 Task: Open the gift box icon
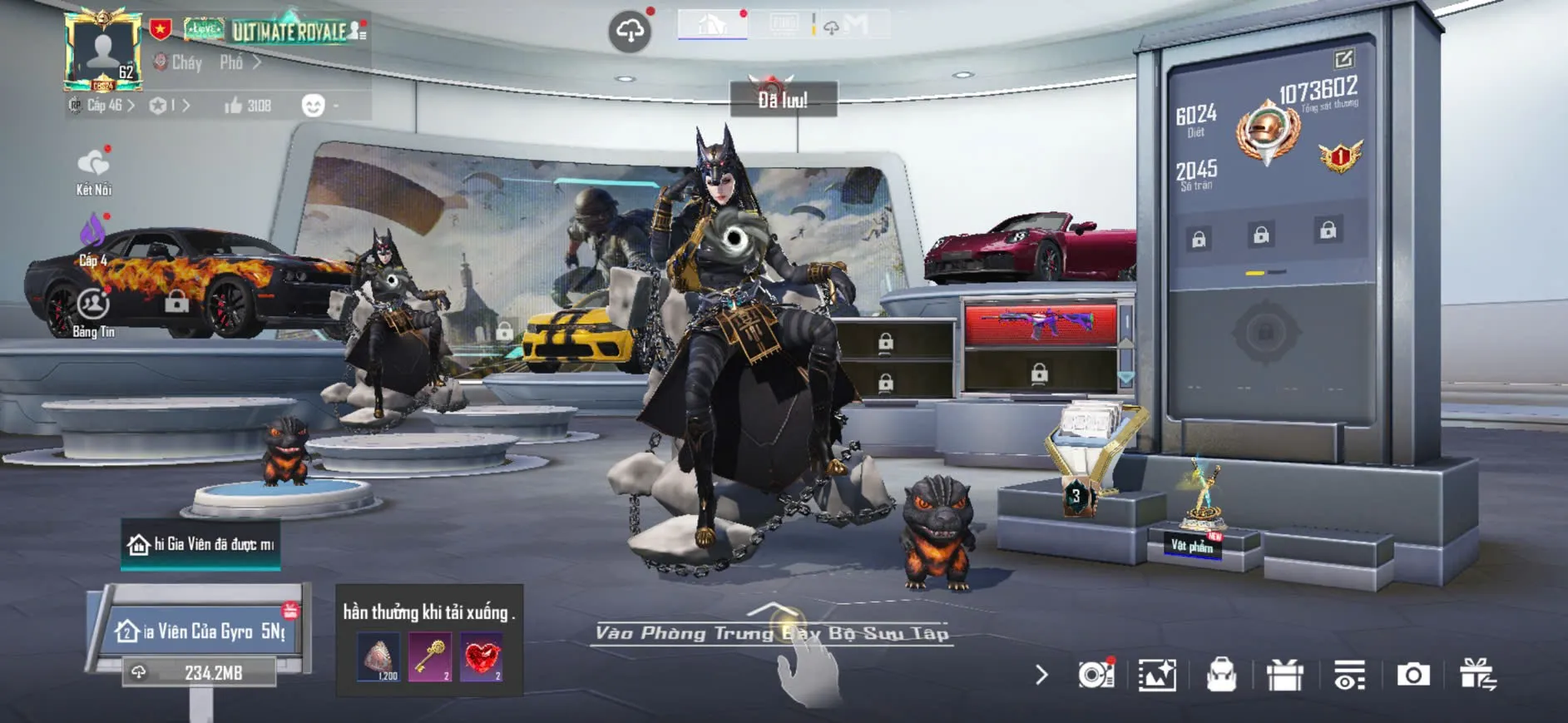[x=1284, y=675]
